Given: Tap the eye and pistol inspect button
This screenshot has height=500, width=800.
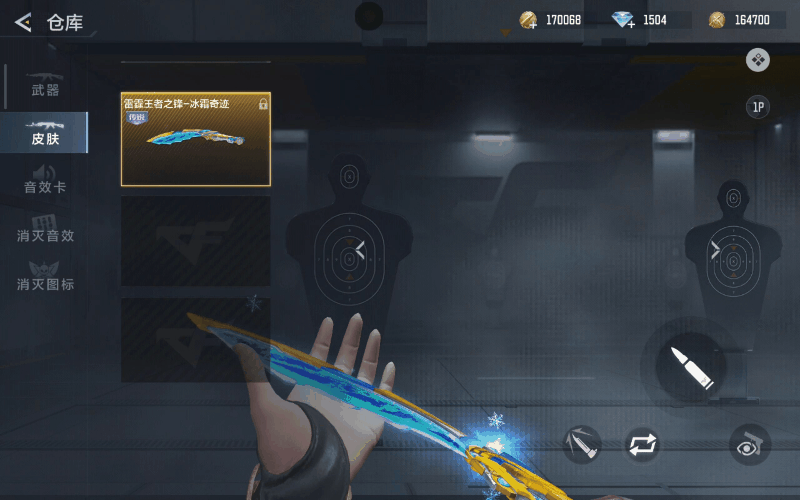Looking at the screenshot, I should [750, 444].
